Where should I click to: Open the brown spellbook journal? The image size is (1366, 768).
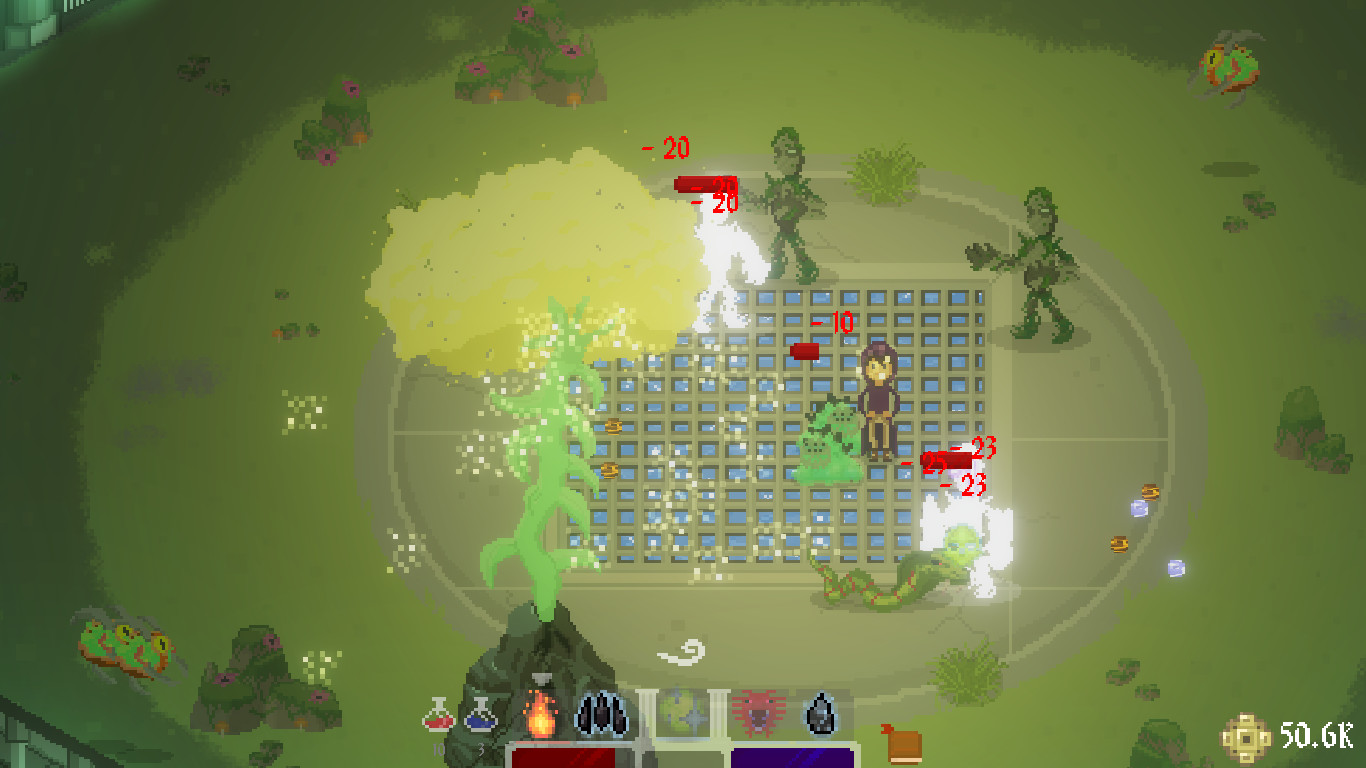click(902, 745)
